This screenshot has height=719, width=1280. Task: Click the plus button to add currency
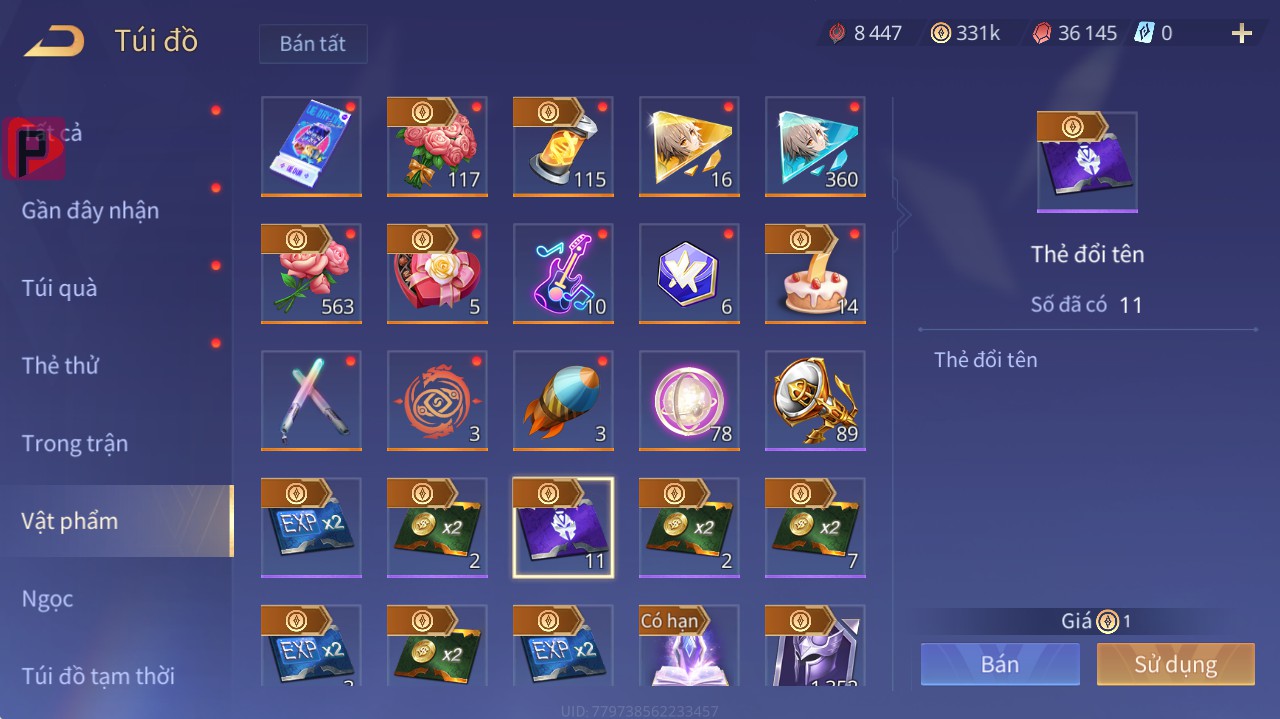(1242, 34)
